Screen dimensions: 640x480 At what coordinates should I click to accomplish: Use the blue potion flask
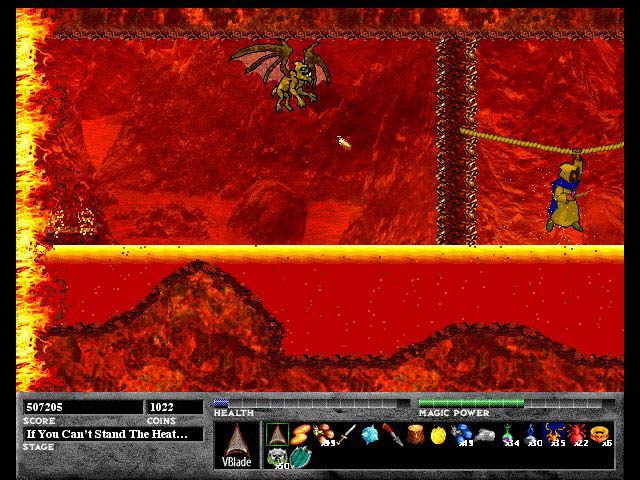click(532, 435)
